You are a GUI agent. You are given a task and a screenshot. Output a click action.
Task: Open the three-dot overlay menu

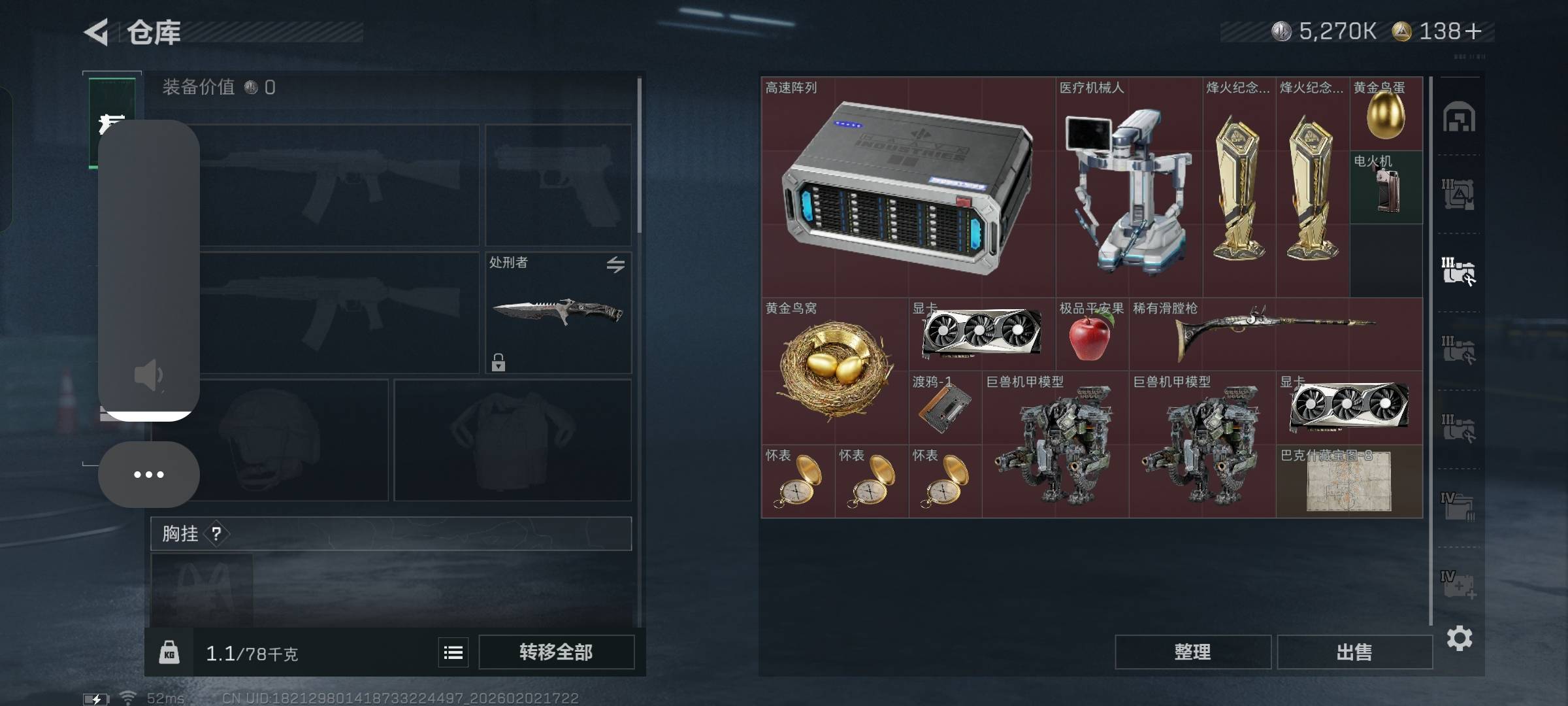[149, 475]
